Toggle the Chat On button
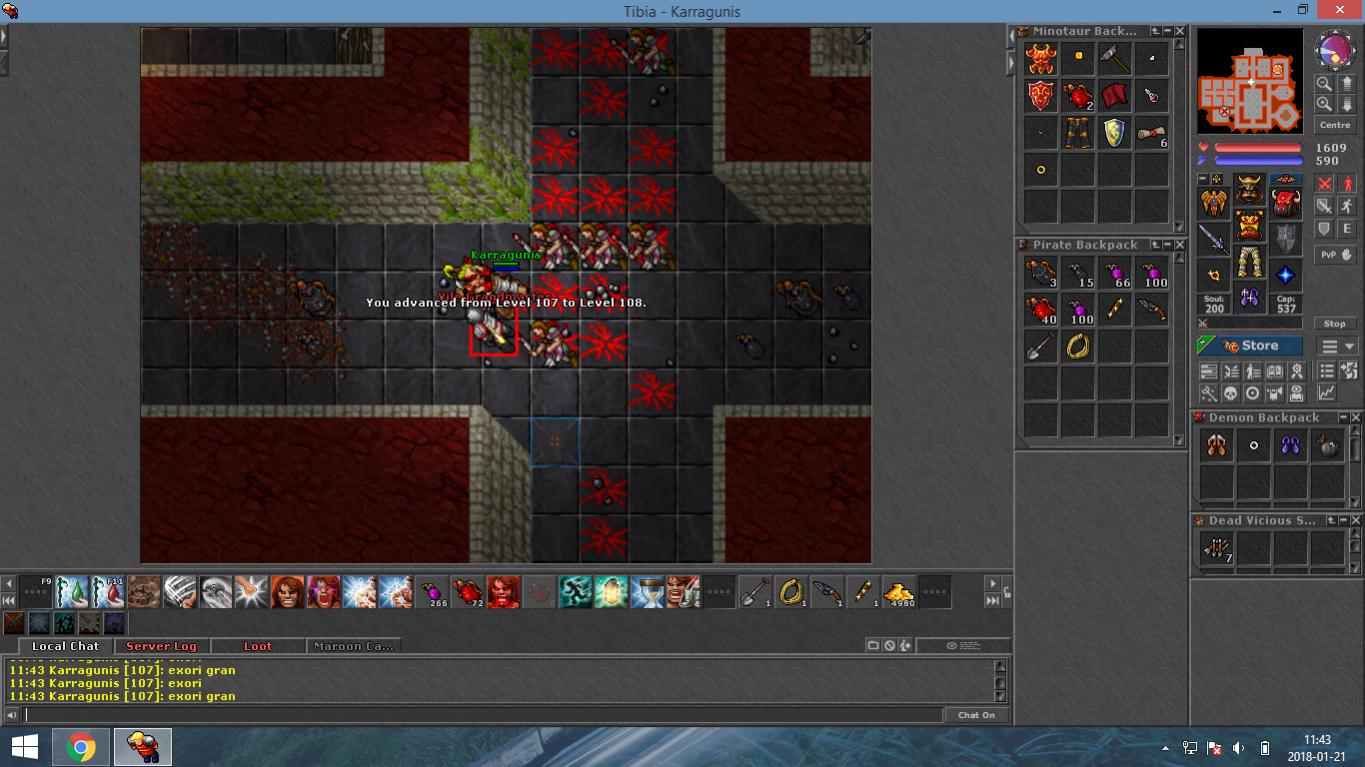 pos(976,715)
